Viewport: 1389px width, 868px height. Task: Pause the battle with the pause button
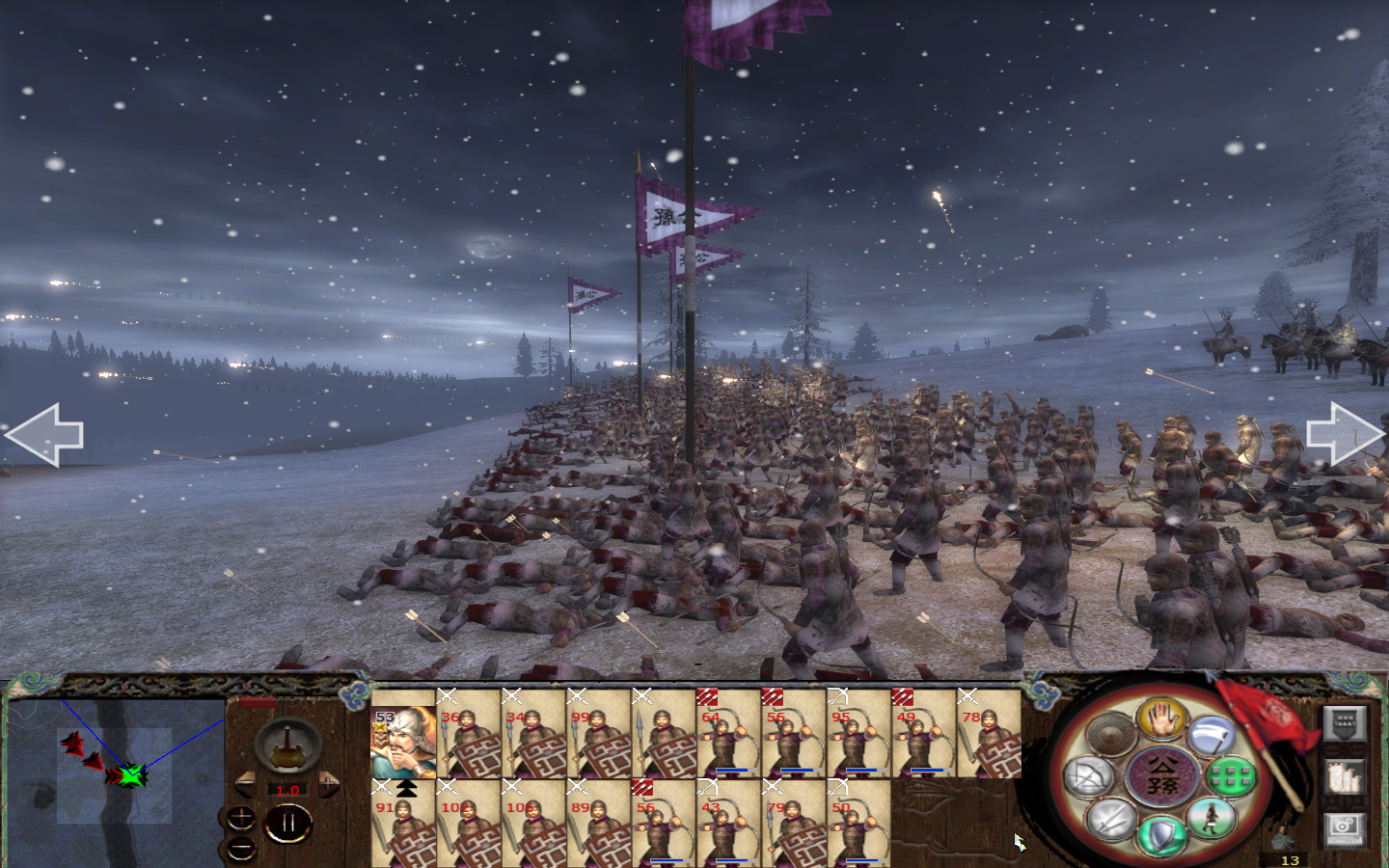pyautogui.click(x=288, y=822)
